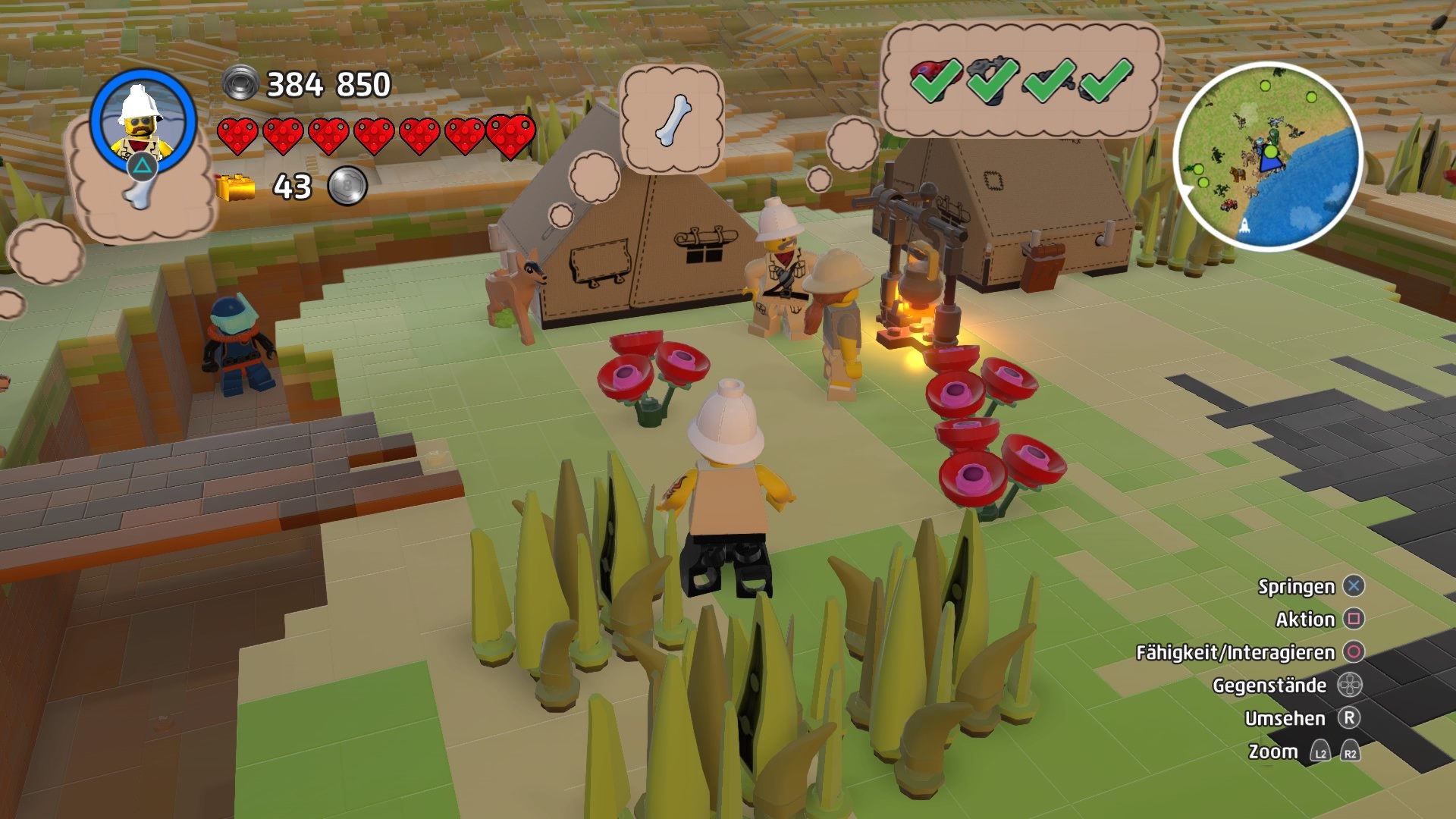This screenshot has height=819, width=1456.
Task: Click the Springen action label
Action: pos(1298,586)
